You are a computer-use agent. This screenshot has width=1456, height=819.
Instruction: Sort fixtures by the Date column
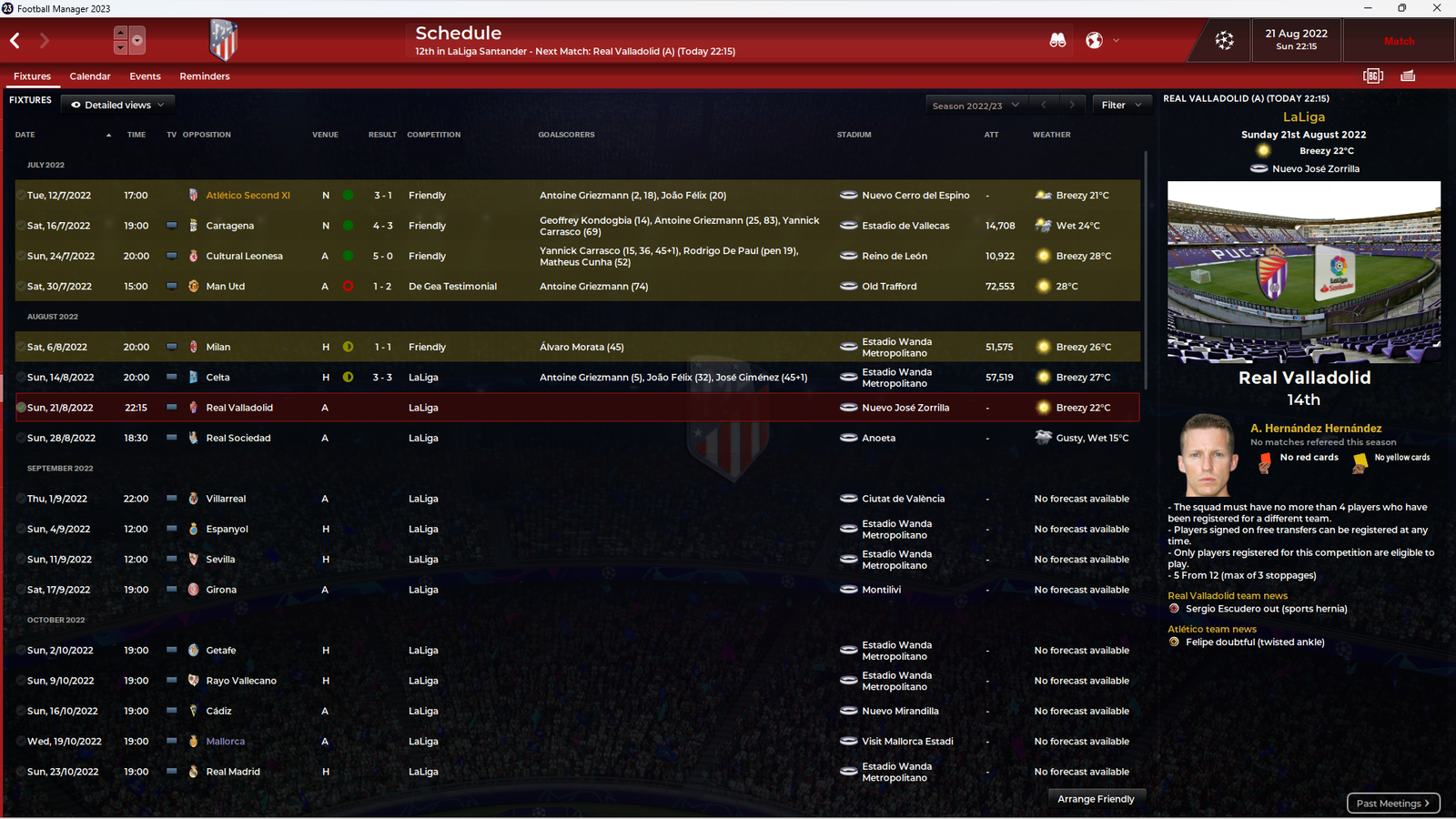(25, 135)
